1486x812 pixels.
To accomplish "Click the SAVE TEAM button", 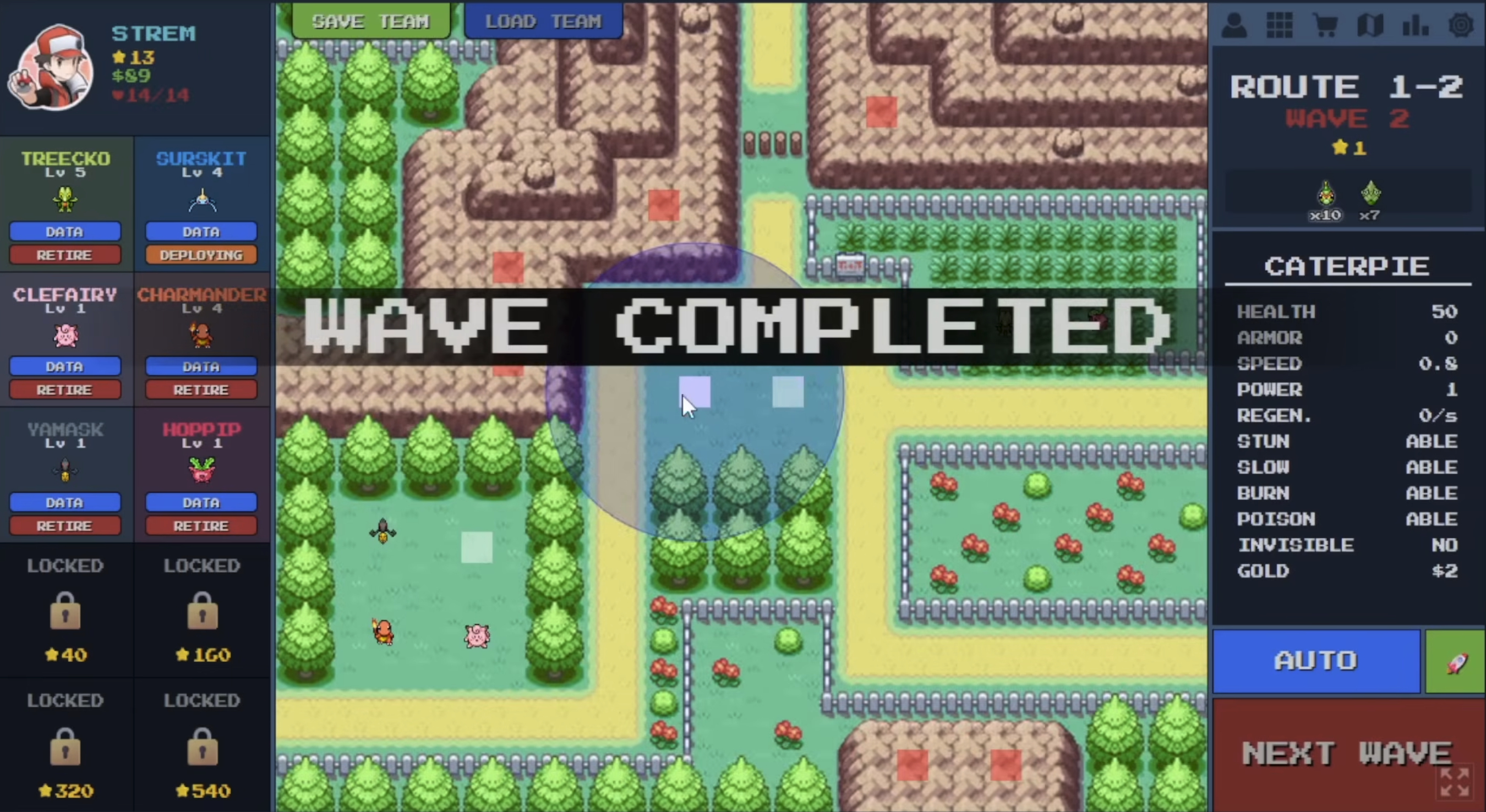I will point(370,21).
